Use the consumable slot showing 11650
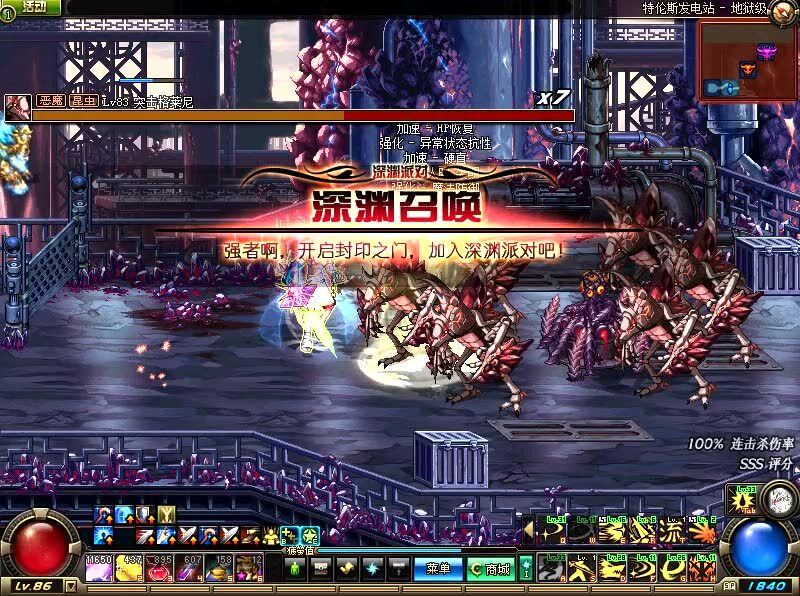Image resolution: width=800 pixels, height=596 pixels. [x=98, y=568]
